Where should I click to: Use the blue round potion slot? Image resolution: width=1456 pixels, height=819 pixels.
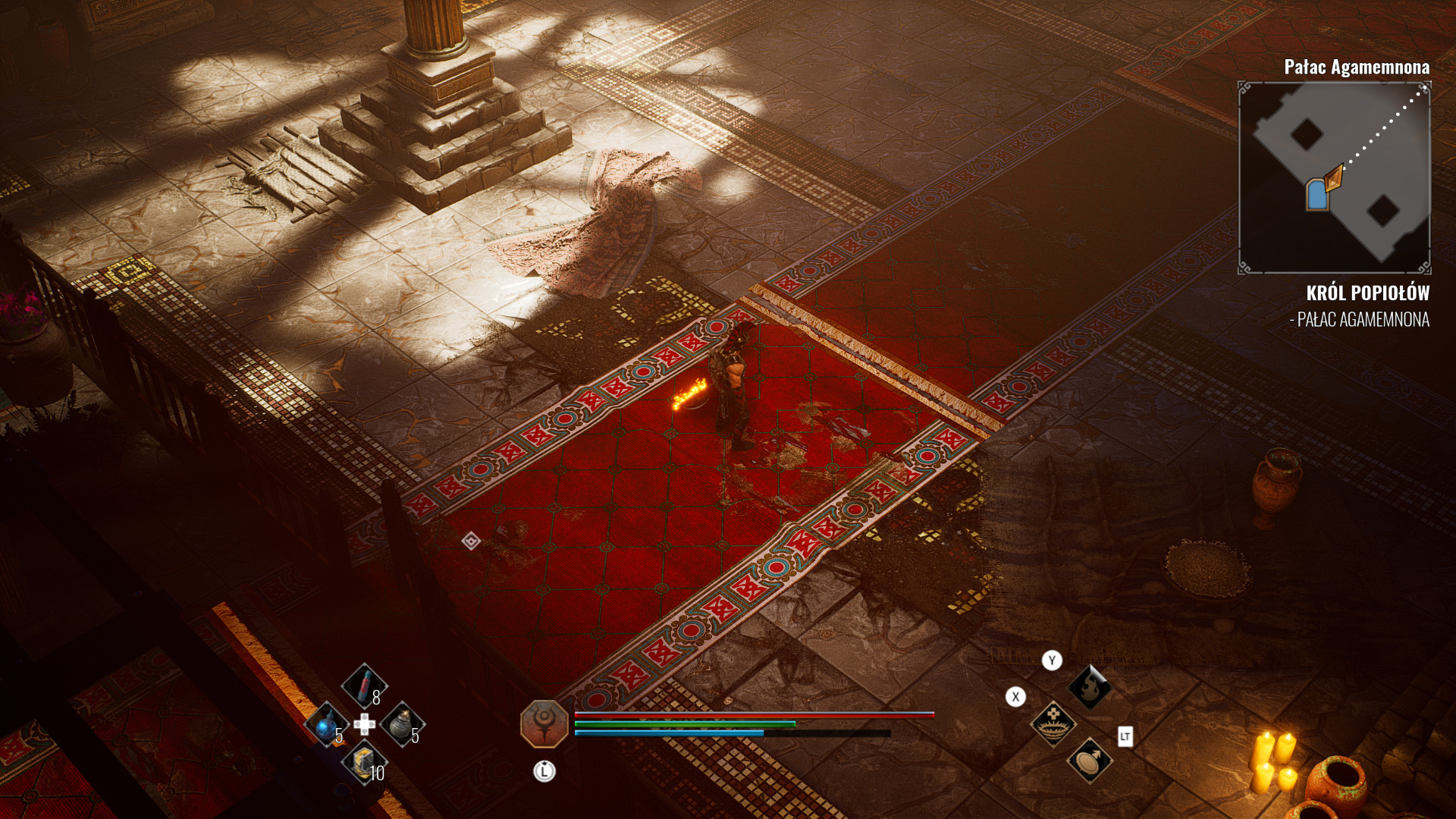pos(326,726)
